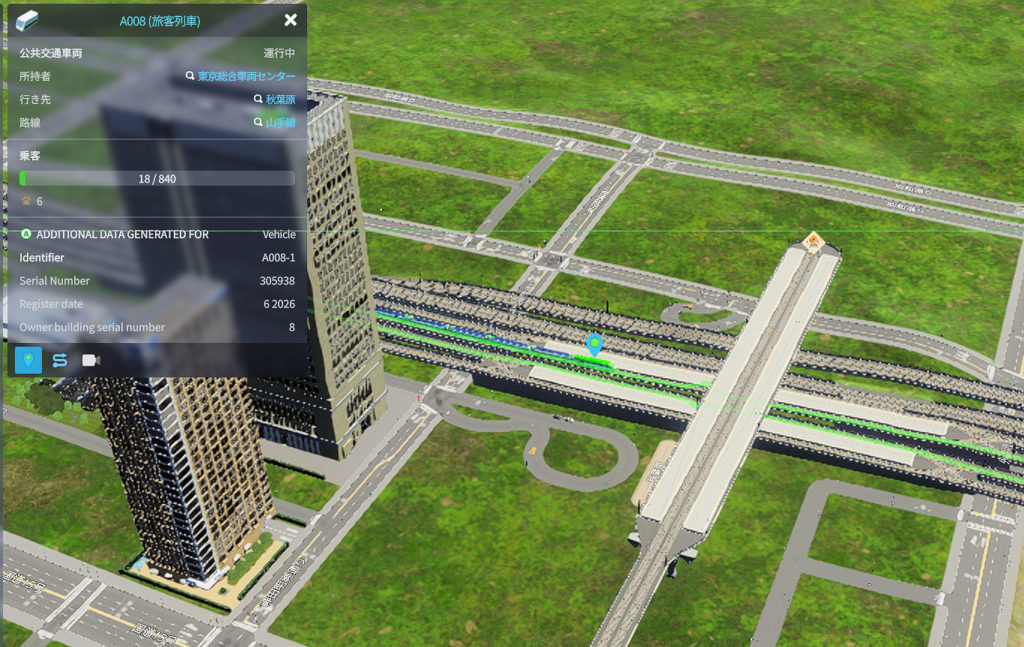Activate the follow camera button

click(91, 360)
